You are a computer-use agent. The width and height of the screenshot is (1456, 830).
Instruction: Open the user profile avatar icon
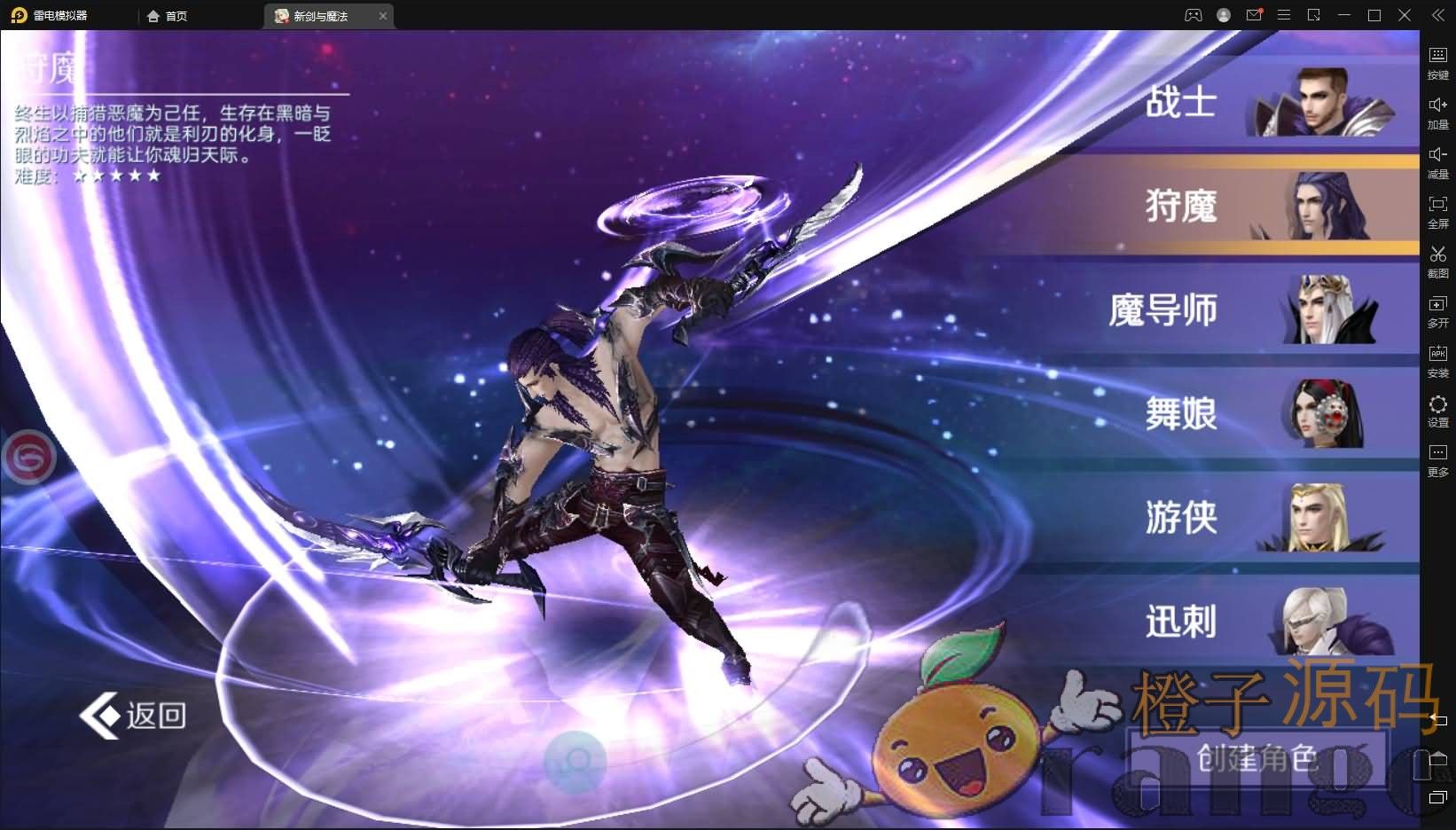tap(1223, 14)
